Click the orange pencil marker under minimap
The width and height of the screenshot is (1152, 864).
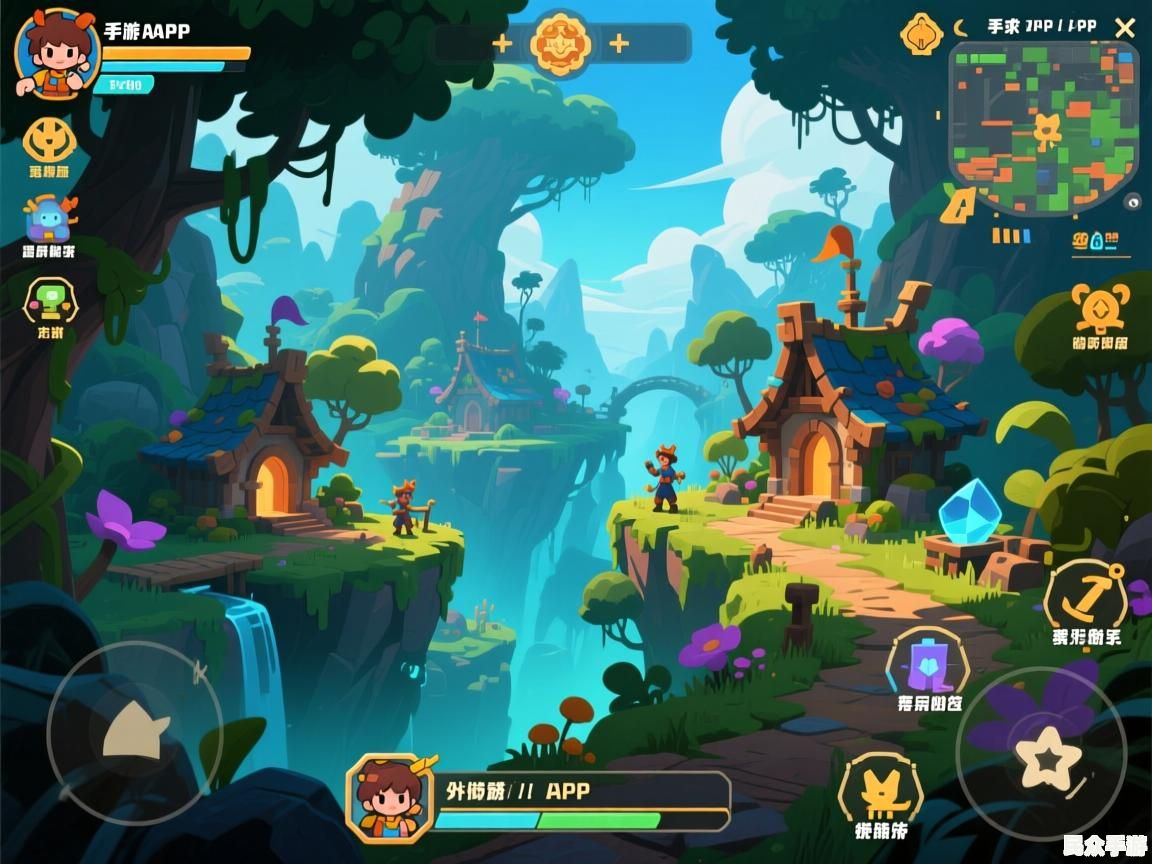pos(959,205)
